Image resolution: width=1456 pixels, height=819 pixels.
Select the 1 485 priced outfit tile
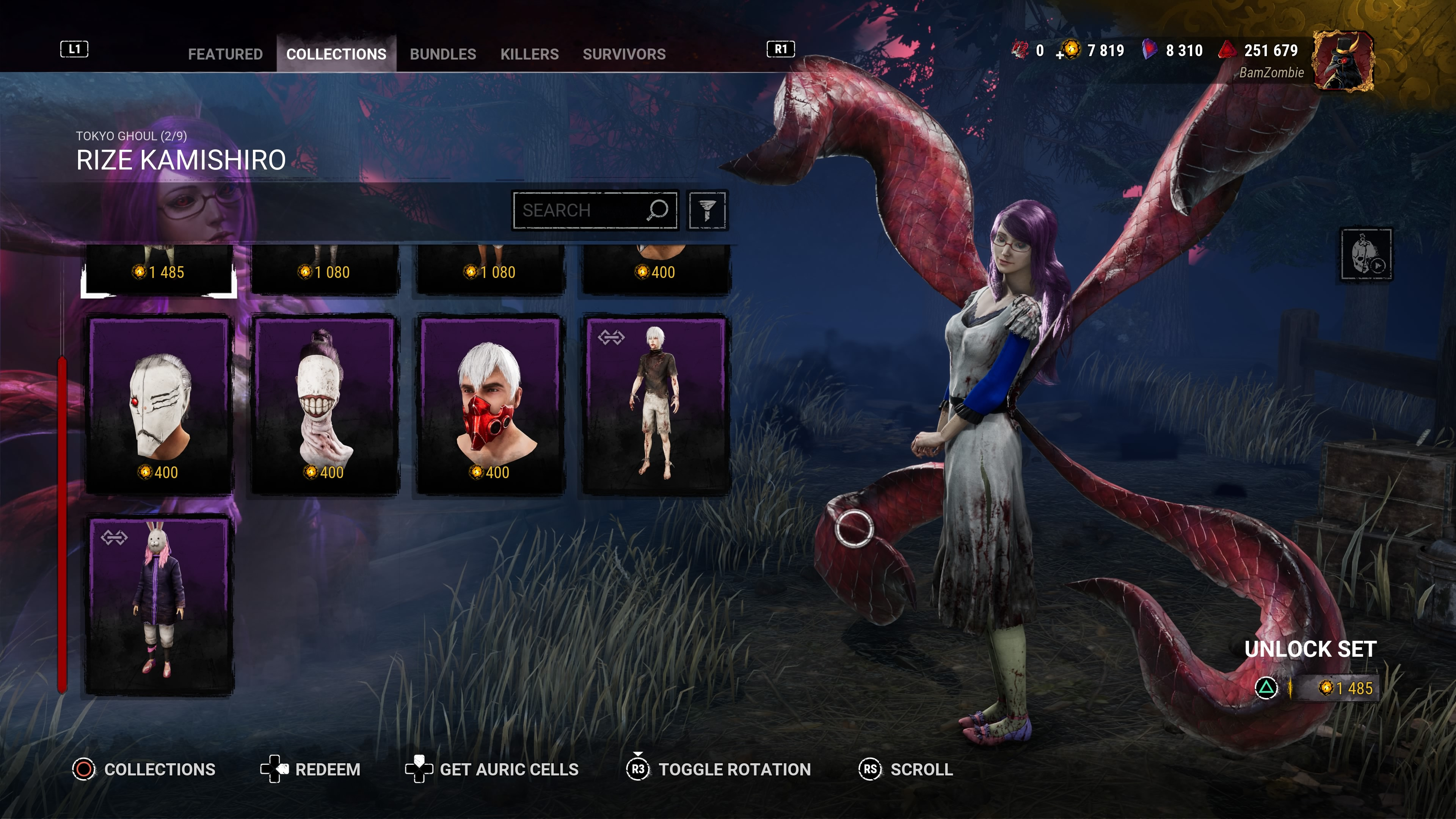coord(159,270)
